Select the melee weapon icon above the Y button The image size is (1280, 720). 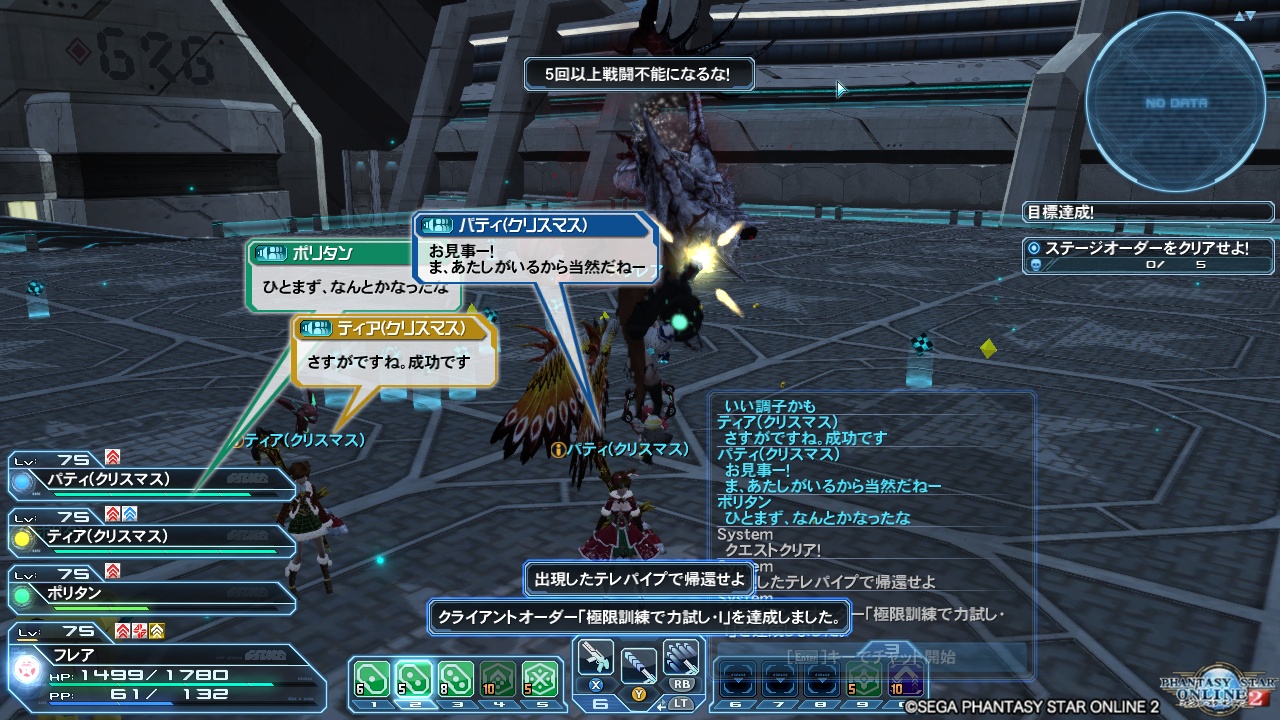(637, 666)
